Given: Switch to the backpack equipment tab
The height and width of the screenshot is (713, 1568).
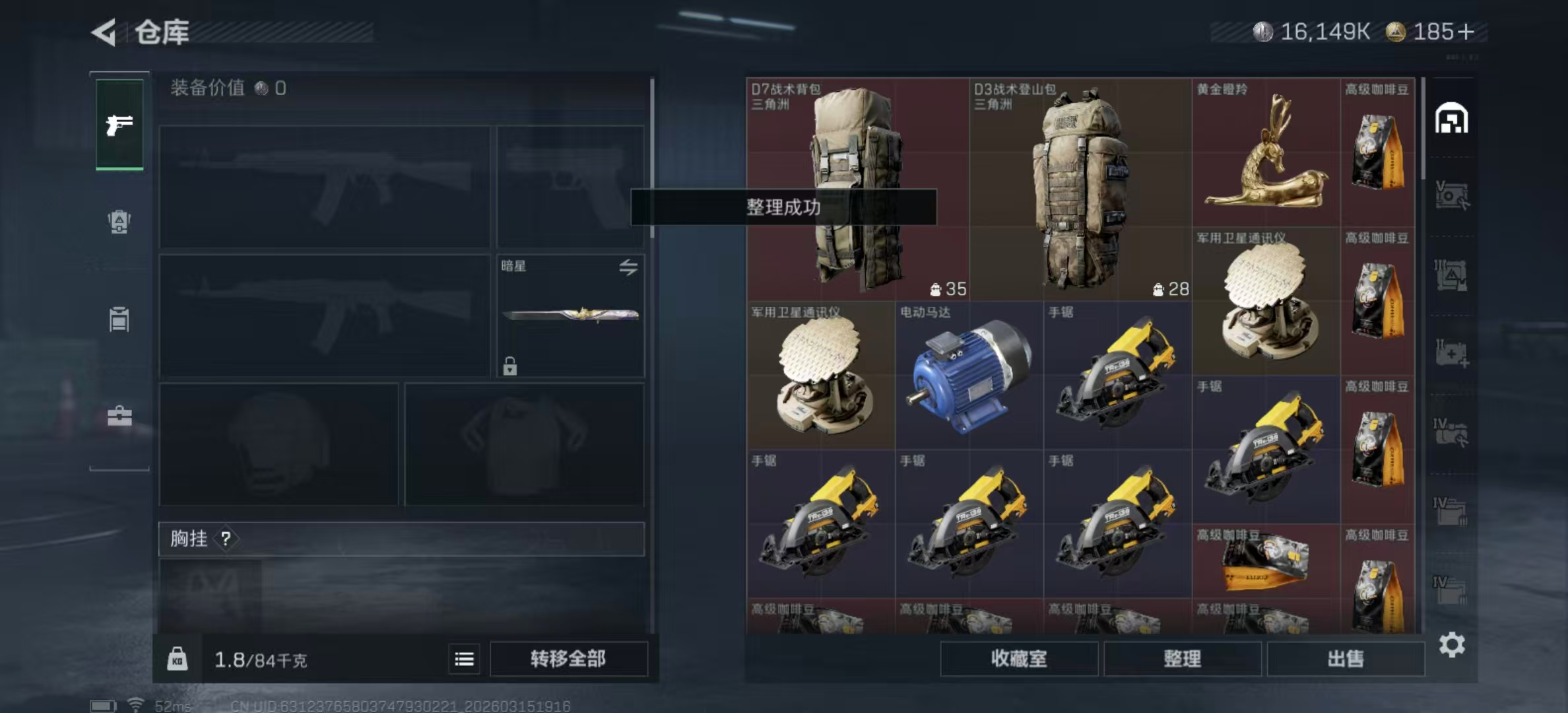Looking at the screenshot, I should click(119, 222).
